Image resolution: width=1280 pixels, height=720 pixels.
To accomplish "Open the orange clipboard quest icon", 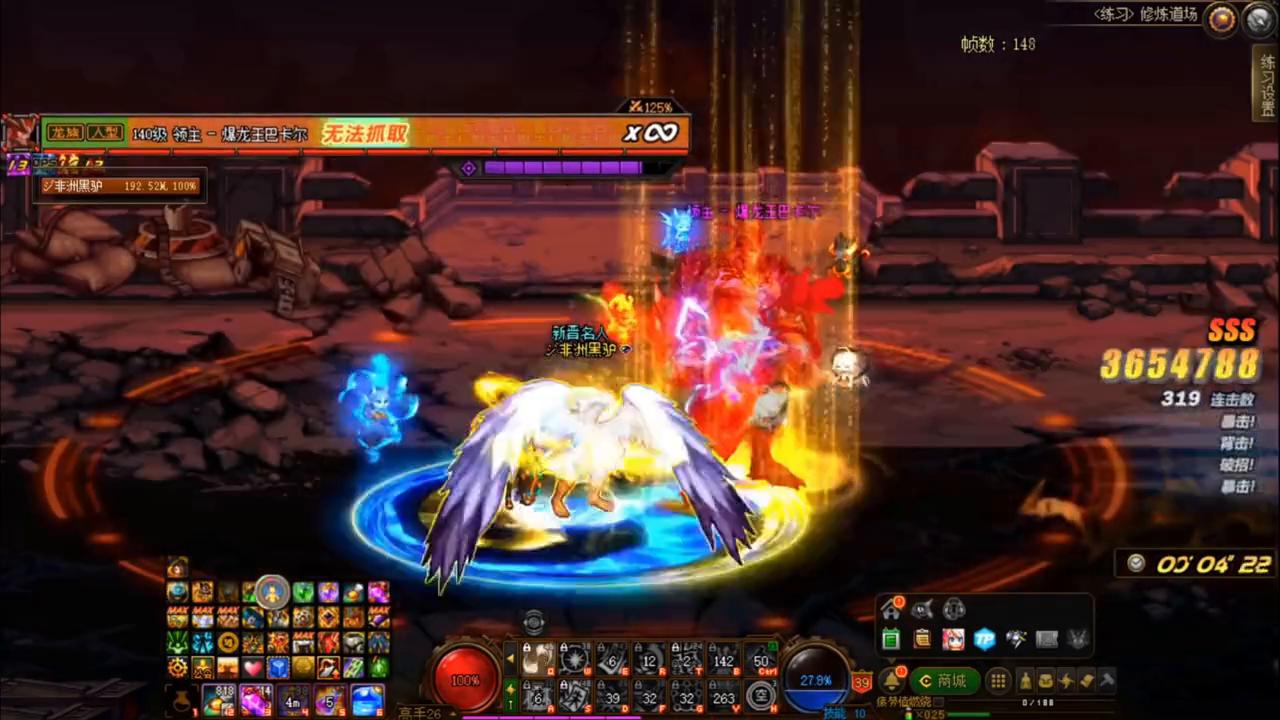I will pyautogui.click(x=922, y=639).
